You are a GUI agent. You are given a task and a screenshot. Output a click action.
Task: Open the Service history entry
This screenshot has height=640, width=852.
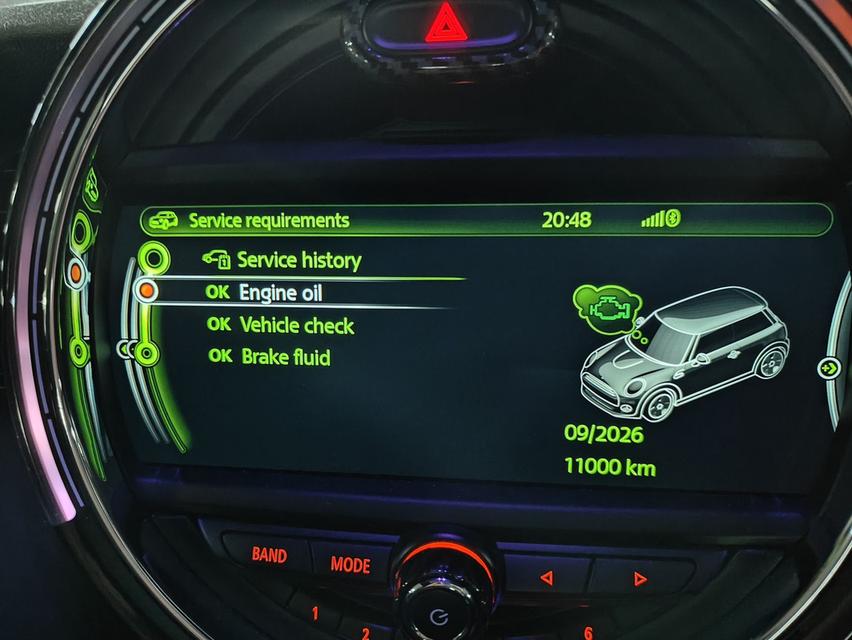click(x=297, y=261)
